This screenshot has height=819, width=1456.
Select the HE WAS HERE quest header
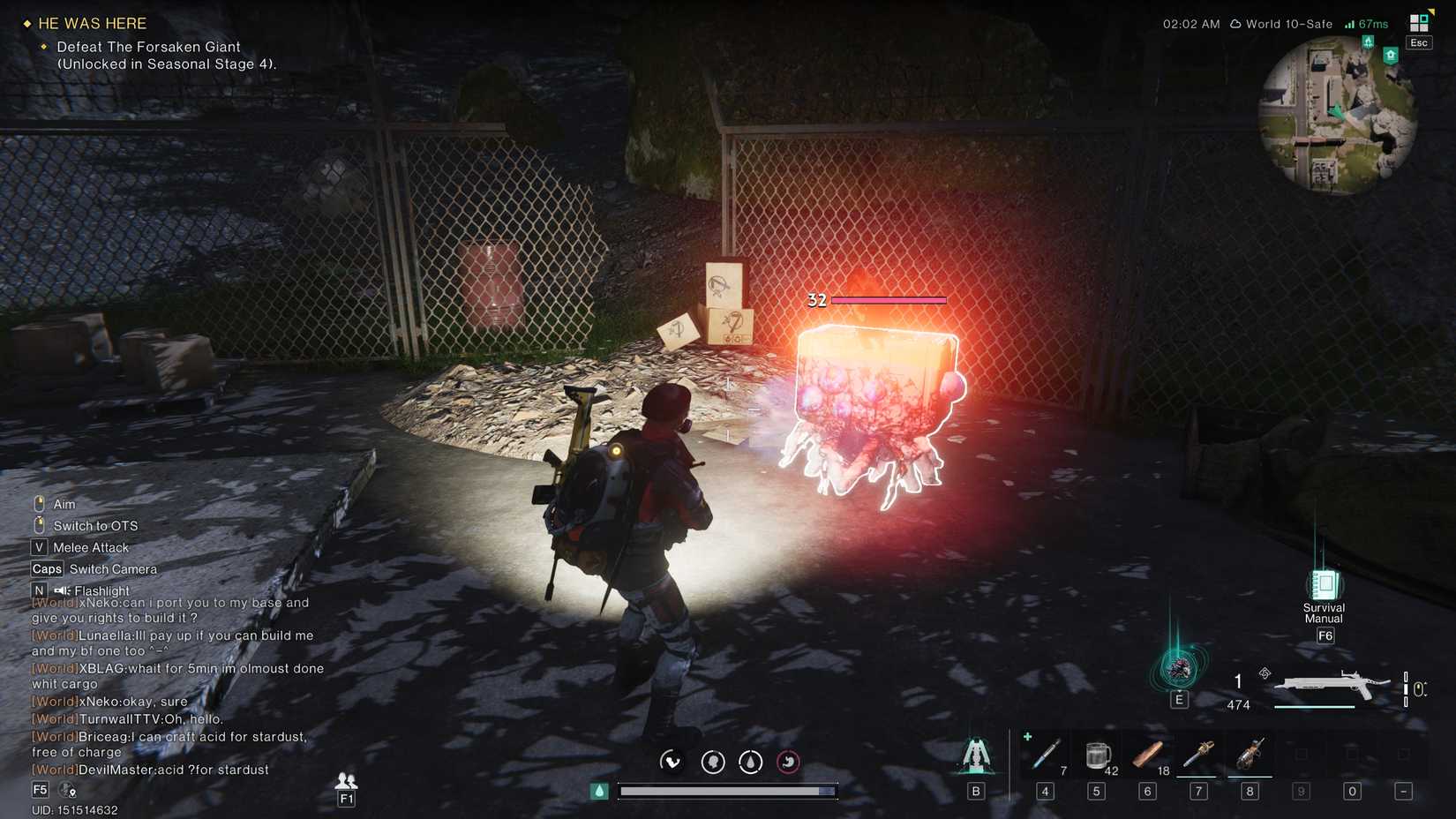[91, 23]
